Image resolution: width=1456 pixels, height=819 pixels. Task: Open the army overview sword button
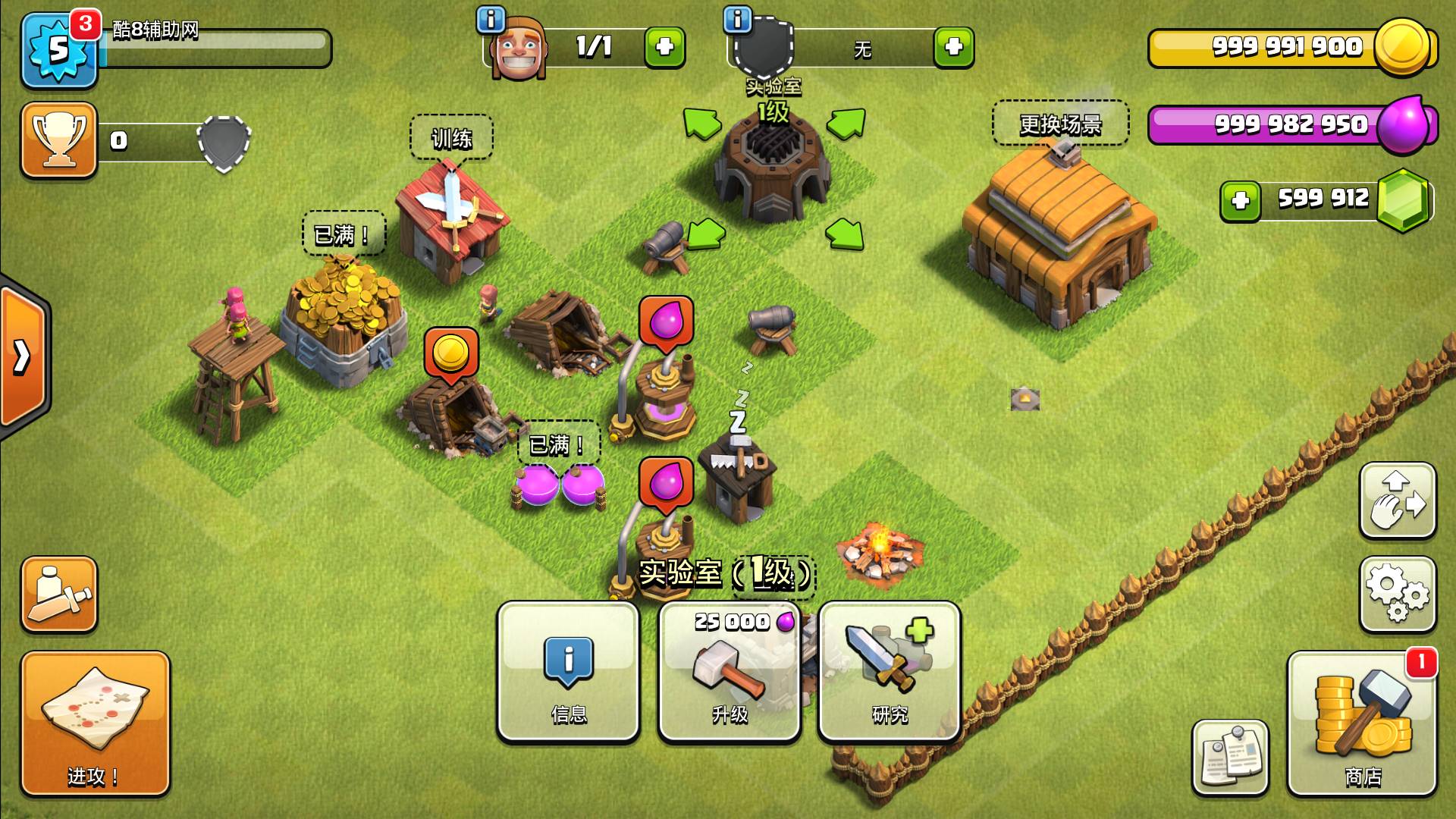coord(59,594)
